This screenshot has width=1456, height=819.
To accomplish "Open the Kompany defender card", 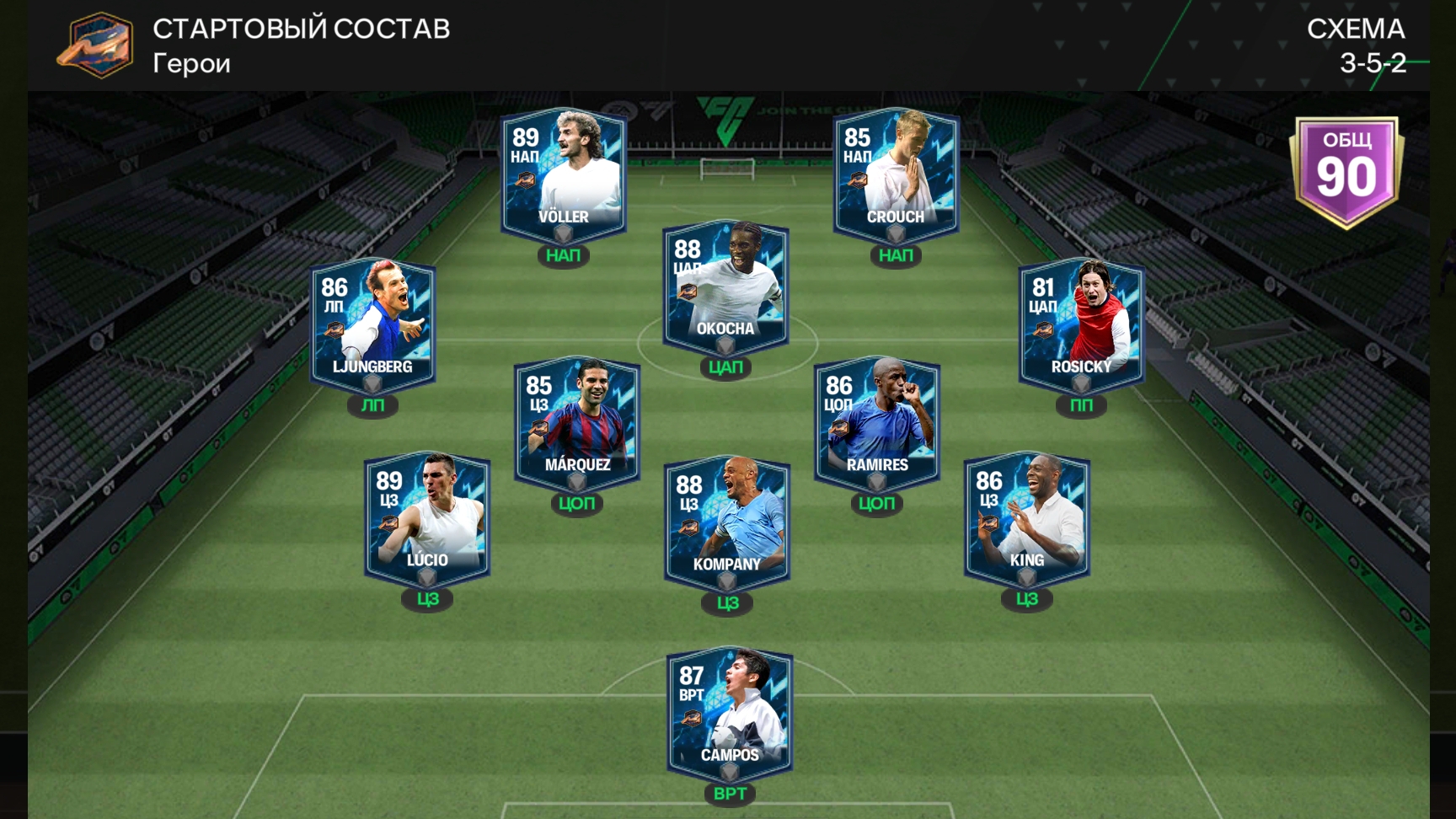I will click(727, 524).
